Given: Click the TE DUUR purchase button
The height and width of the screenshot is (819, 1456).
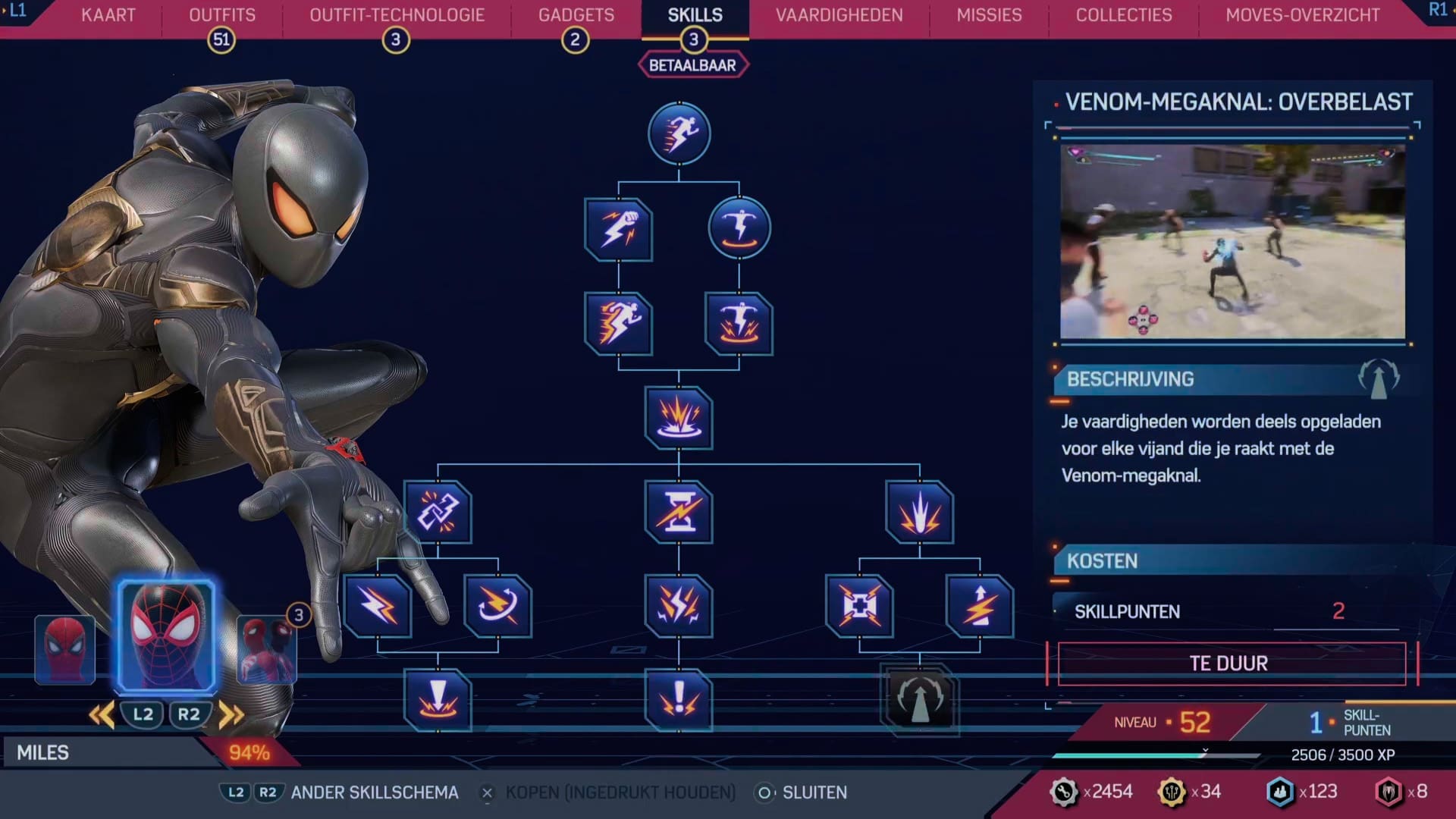Looking at the screenshot, I should coord(1232,662).
